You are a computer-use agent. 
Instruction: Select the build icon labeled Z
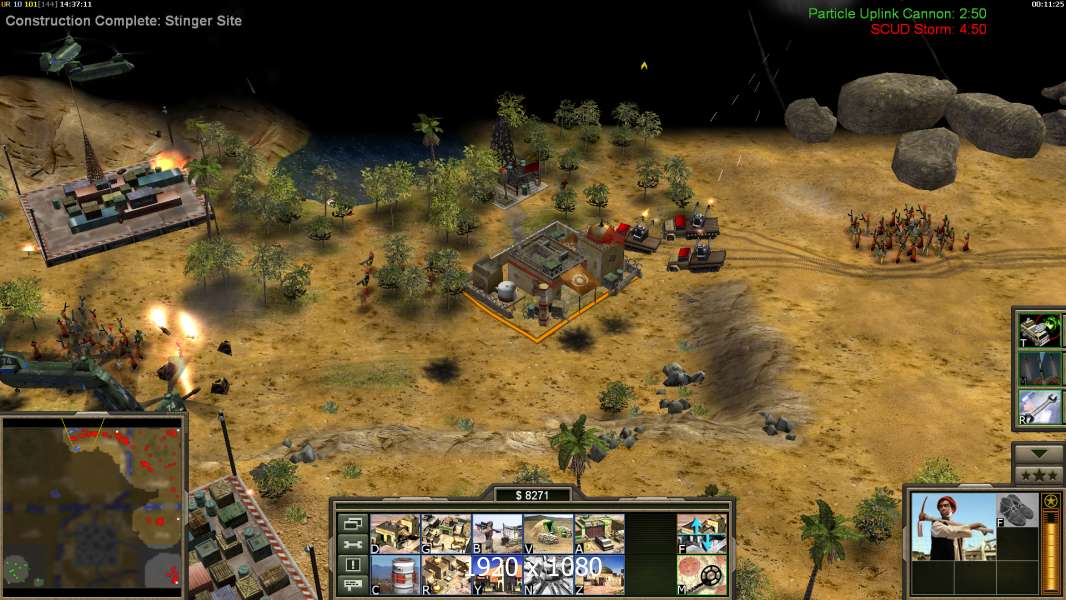(599, 574)
